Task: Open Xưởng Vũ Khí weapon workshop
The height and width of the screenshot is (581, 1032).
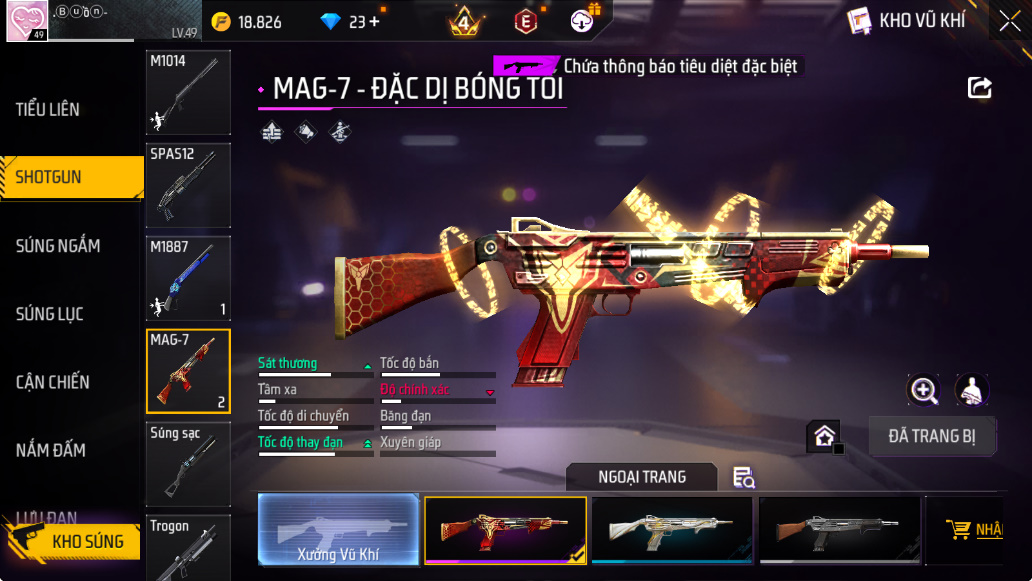Action: tap(338, 530)
